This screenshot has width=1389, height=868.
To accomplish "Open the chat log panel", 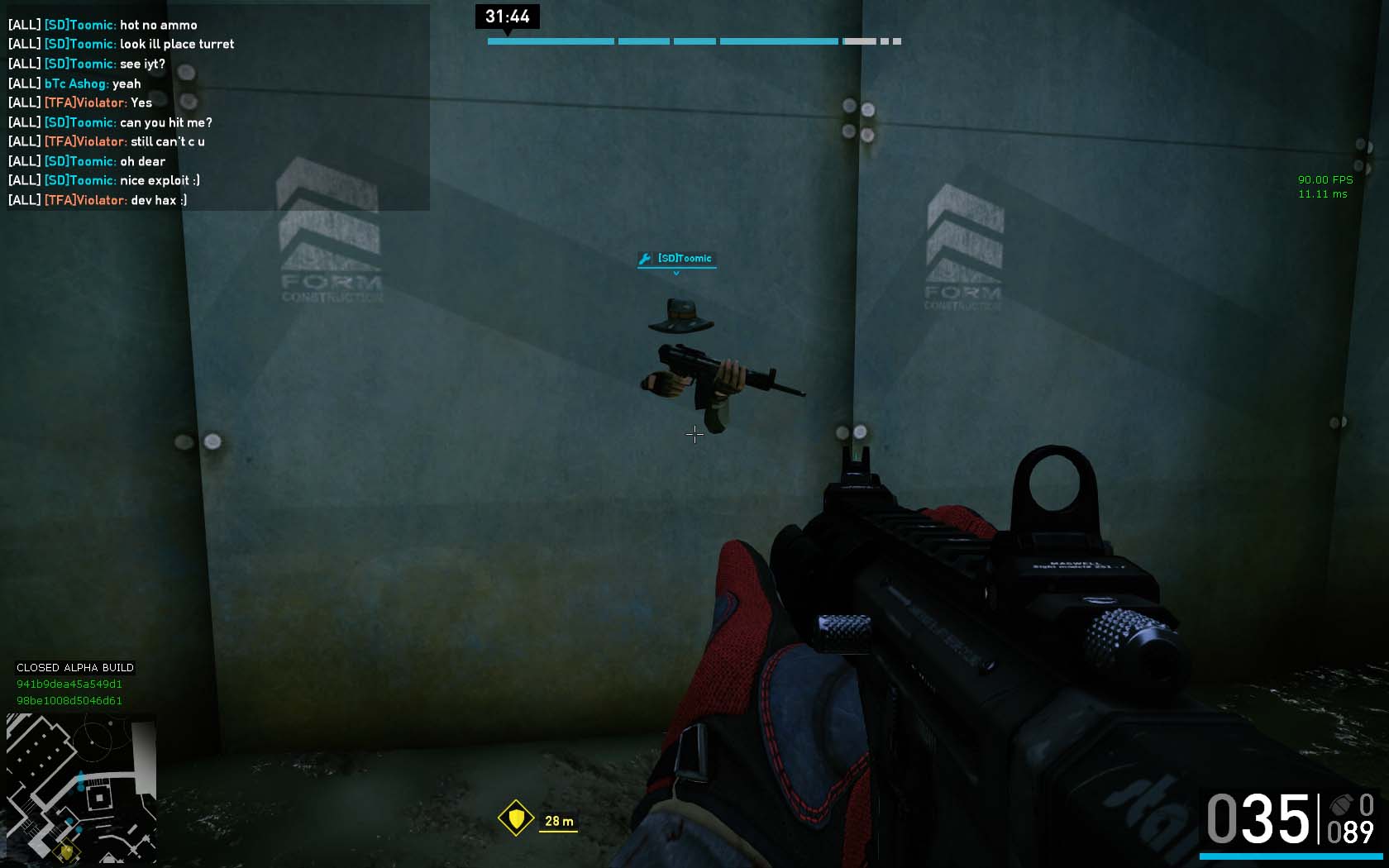I will (217, 107).
